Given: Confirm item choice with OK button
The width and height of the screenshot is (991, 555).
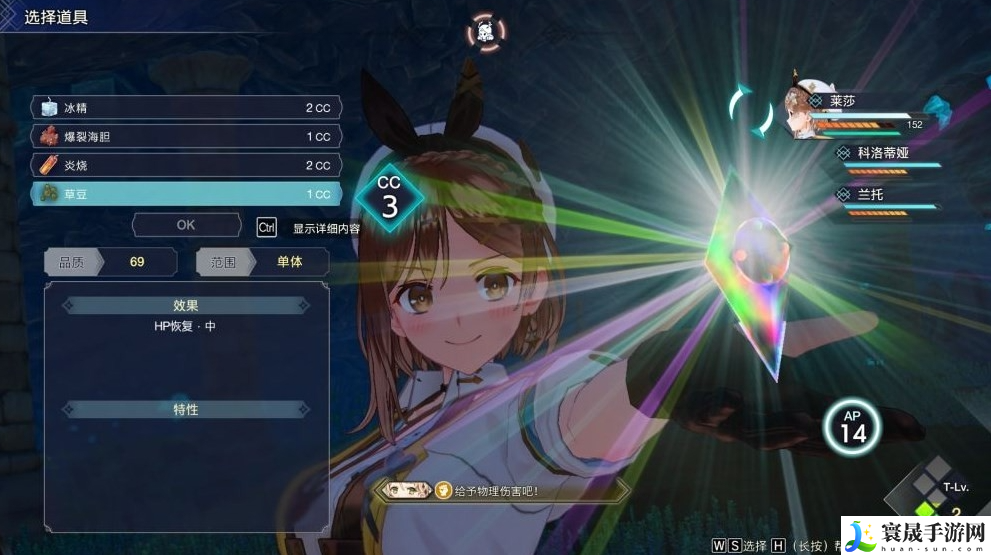Looking at the screenshot, I should click(186, 225).
